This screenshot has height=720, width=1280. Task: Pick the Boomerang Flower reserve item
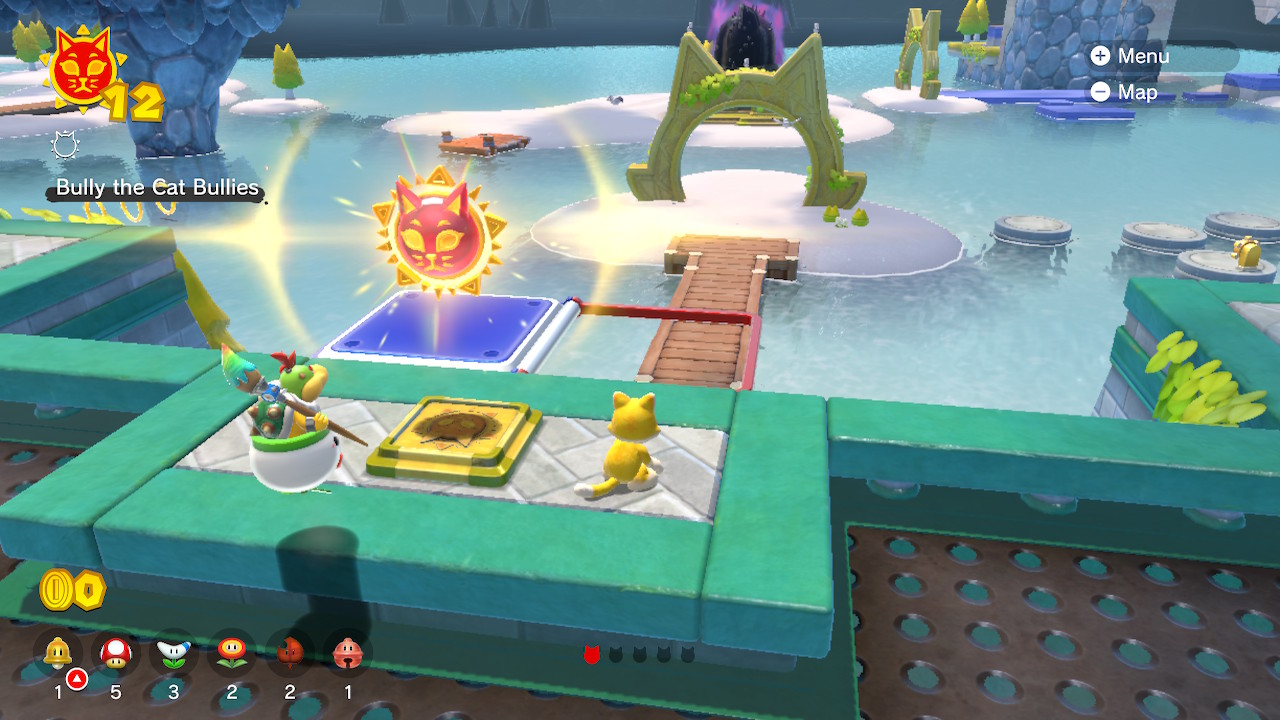tap(174, 654)
